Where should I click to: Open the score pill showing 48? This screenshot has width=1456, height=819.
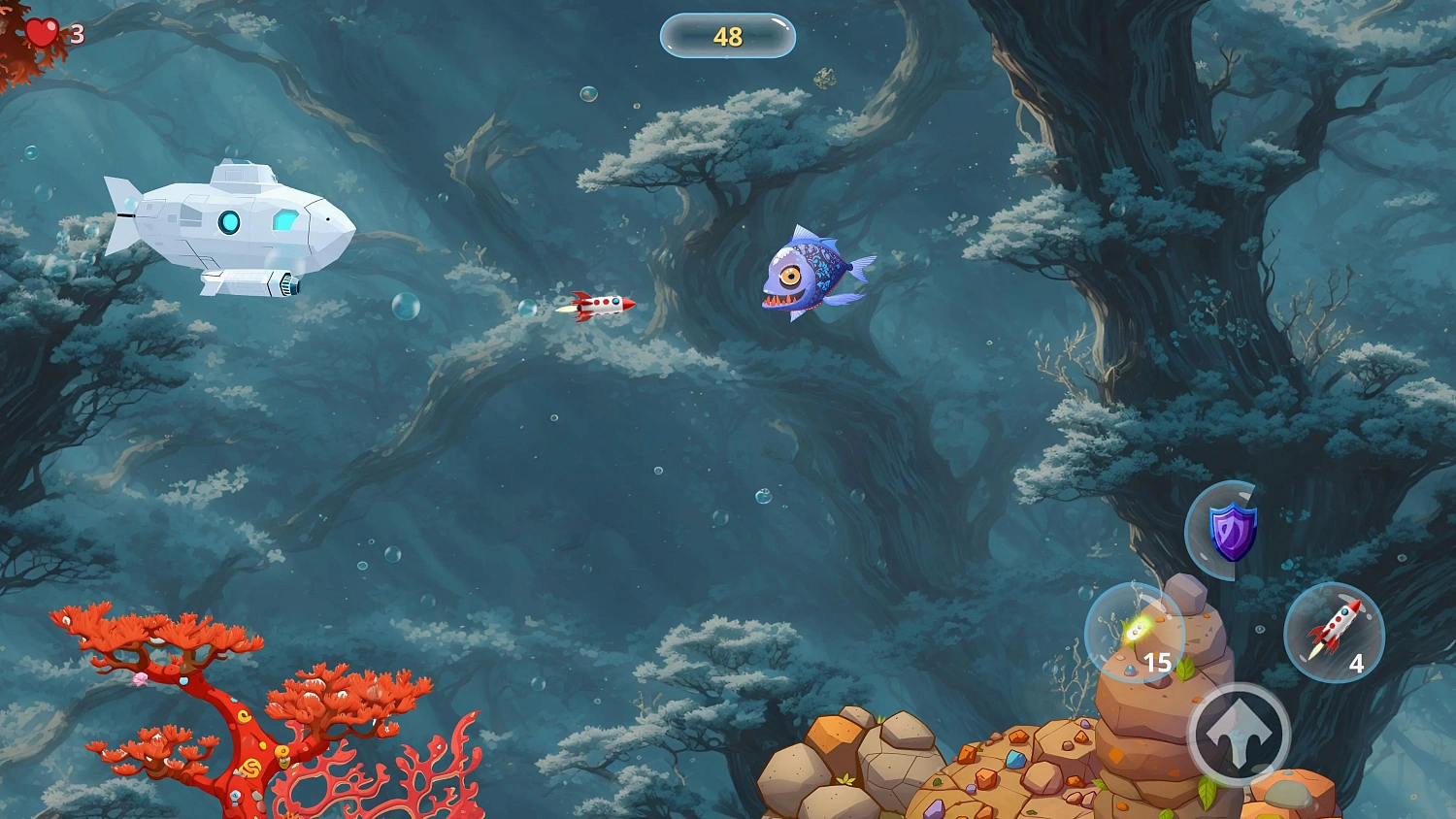pyautogui.click(x=728, y=35)
